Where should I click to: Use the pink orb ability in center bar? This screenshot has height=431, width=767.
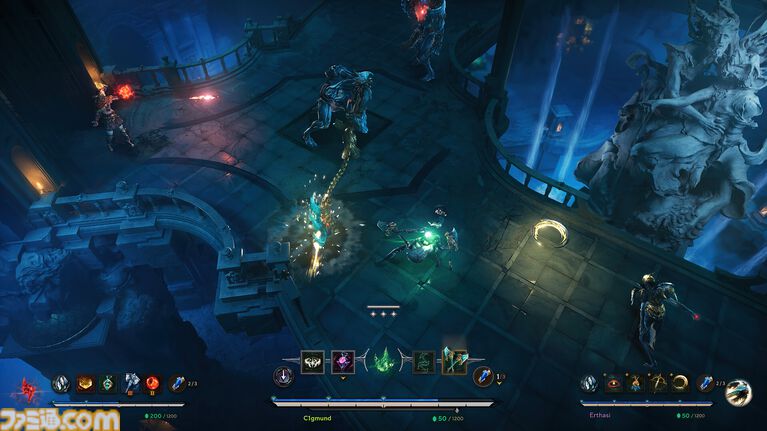(x=343, y=362)
